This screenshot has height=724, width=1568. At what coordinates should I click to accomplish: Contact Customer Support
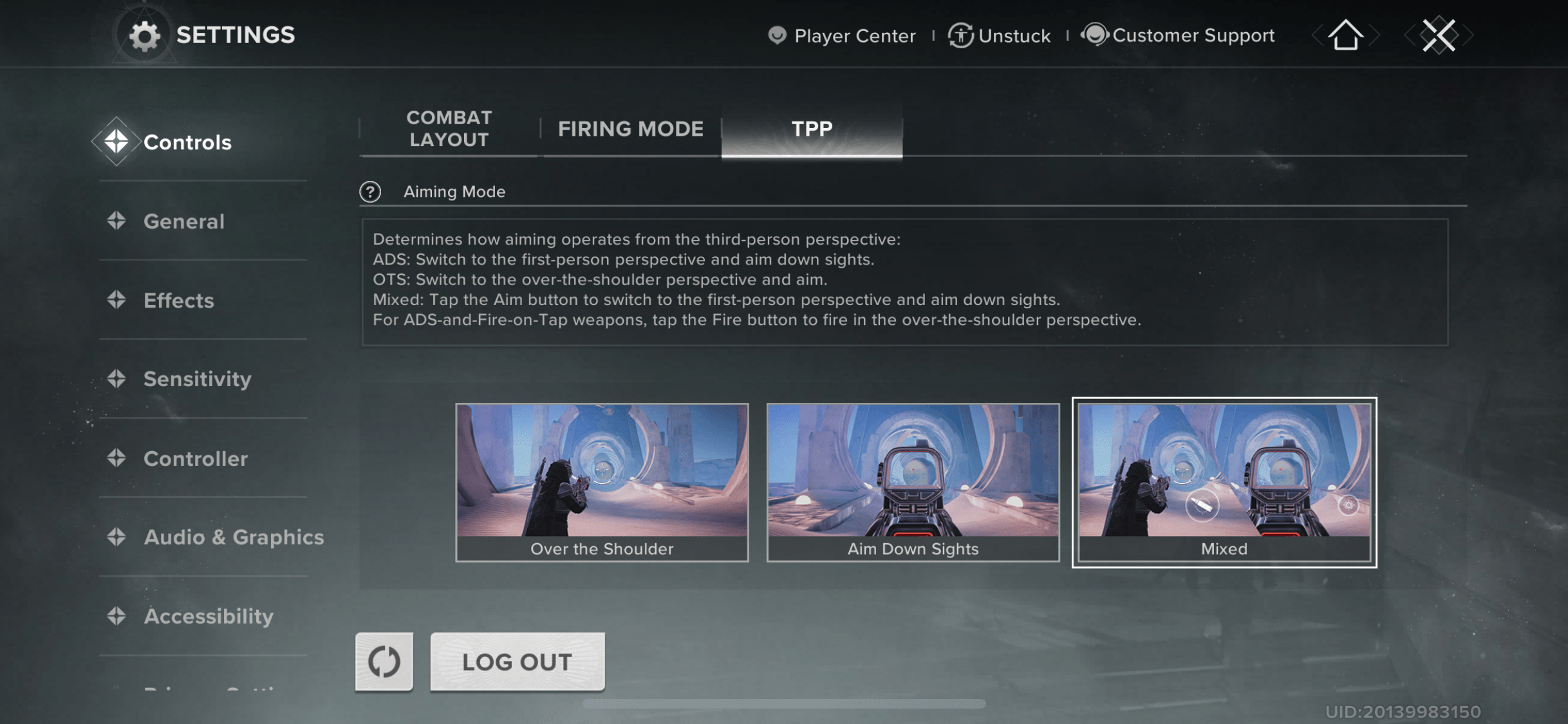[1178, 35]
